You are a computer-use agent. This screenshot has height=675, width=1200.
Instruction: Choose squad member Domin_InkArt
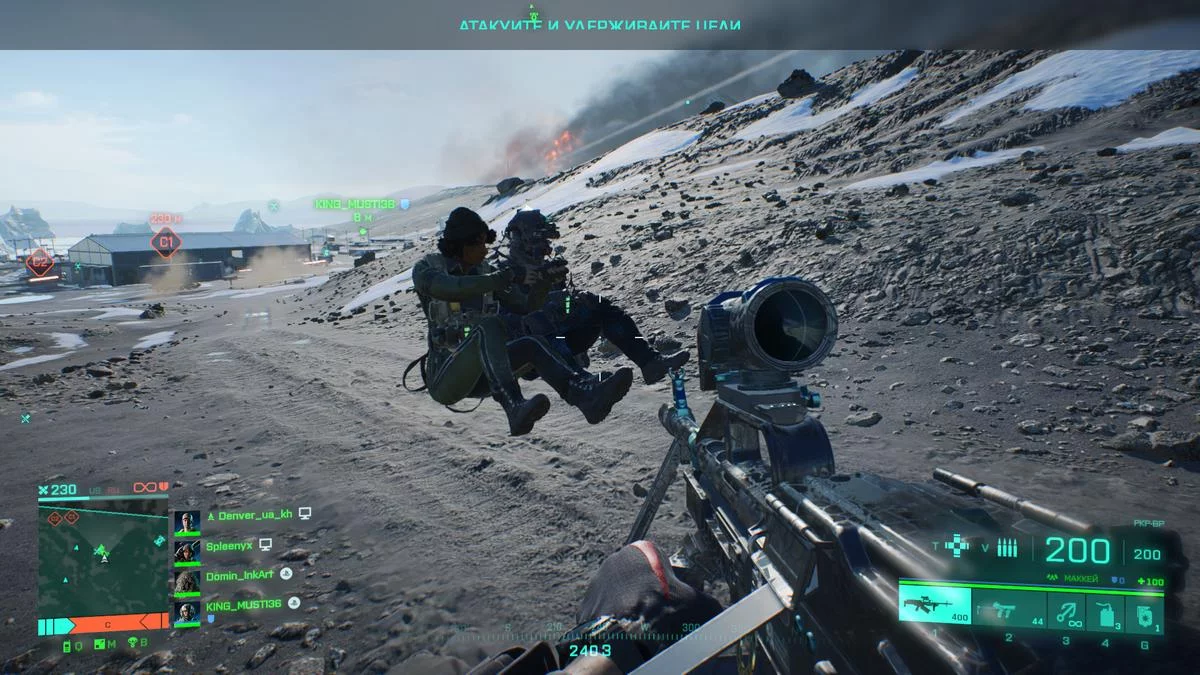[239, 575]
